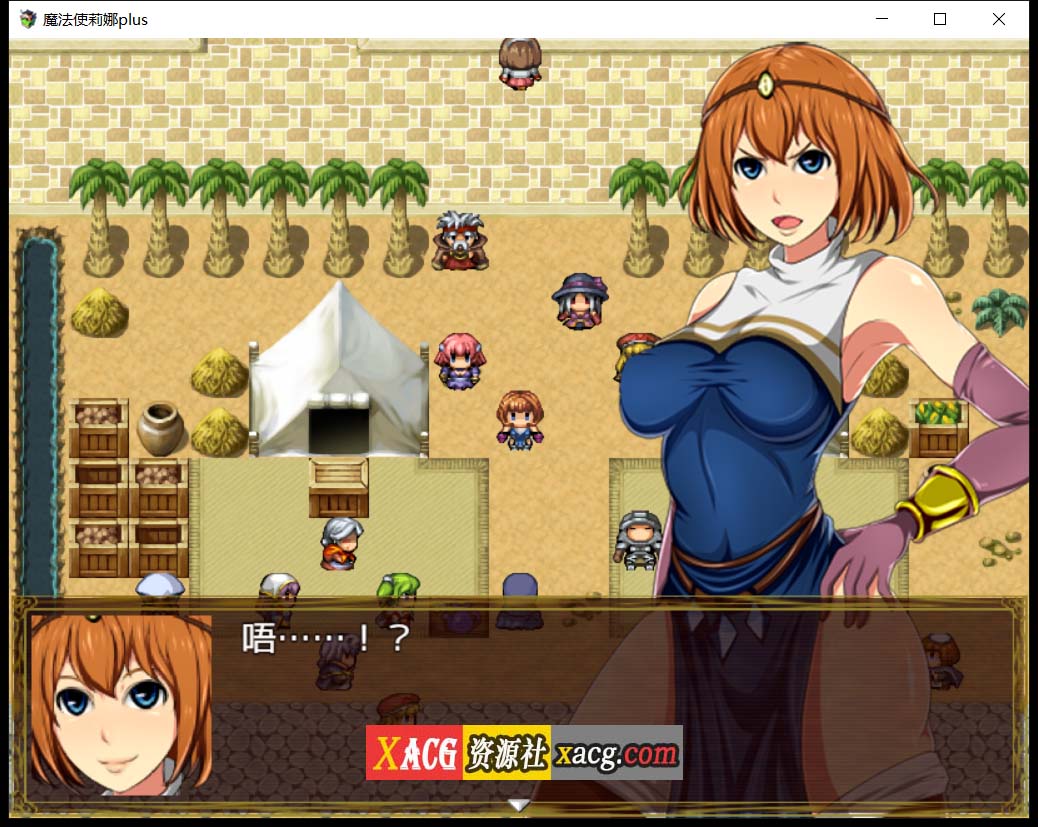Advance dialogue via the continue arrow
The width and height of the screenshot is (1038, 827).
point(518,804)
